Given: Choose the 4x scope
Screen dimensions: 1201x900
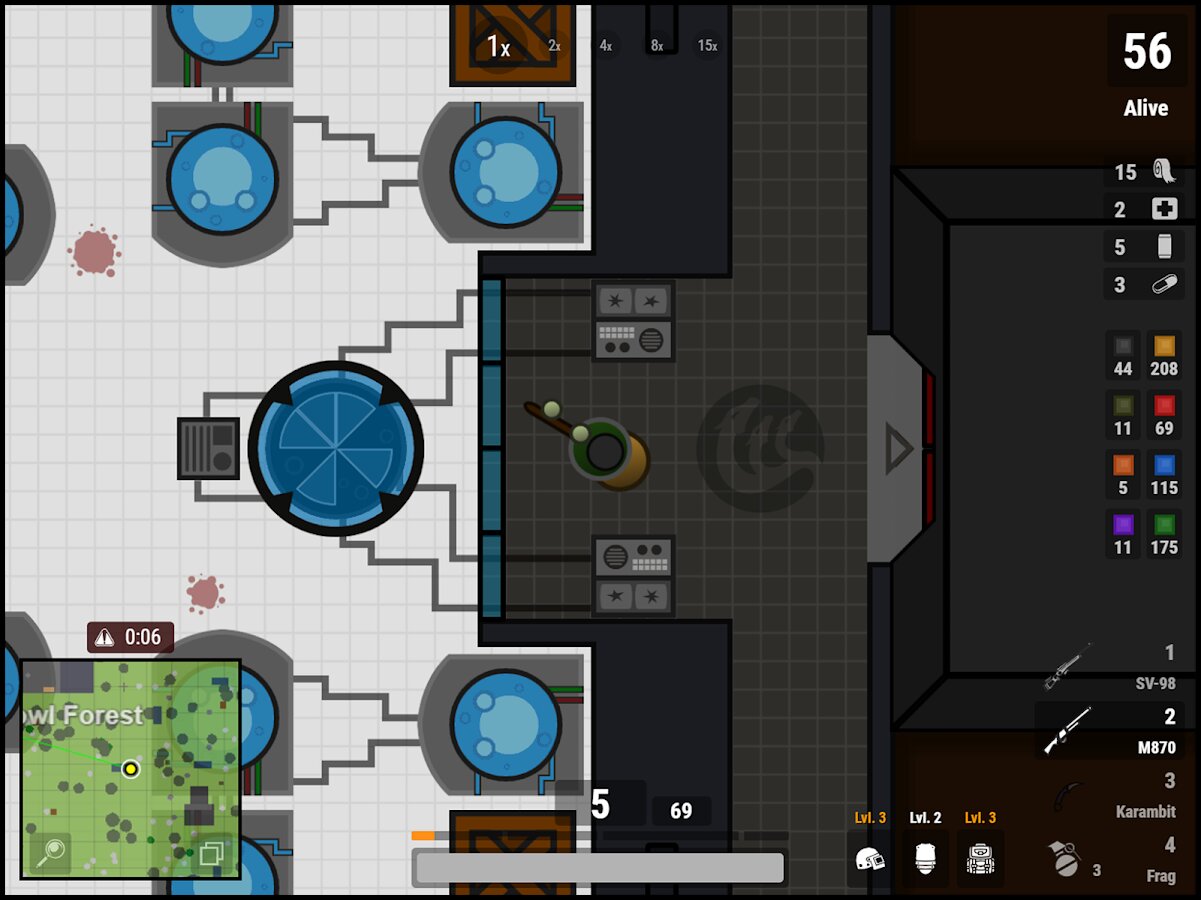Looking at the screenshot, I should tap(606, 45).
